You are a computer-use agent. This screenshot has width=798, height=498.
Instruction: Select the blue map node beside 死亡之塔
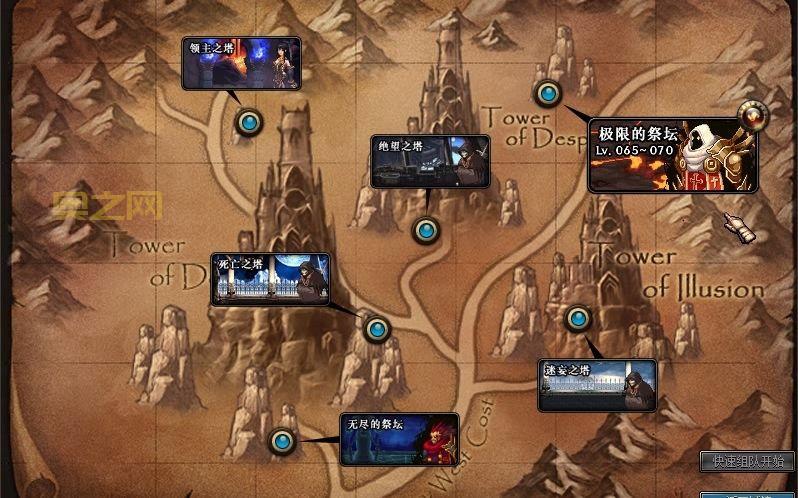pyautogui.click(x=376, y=328)
